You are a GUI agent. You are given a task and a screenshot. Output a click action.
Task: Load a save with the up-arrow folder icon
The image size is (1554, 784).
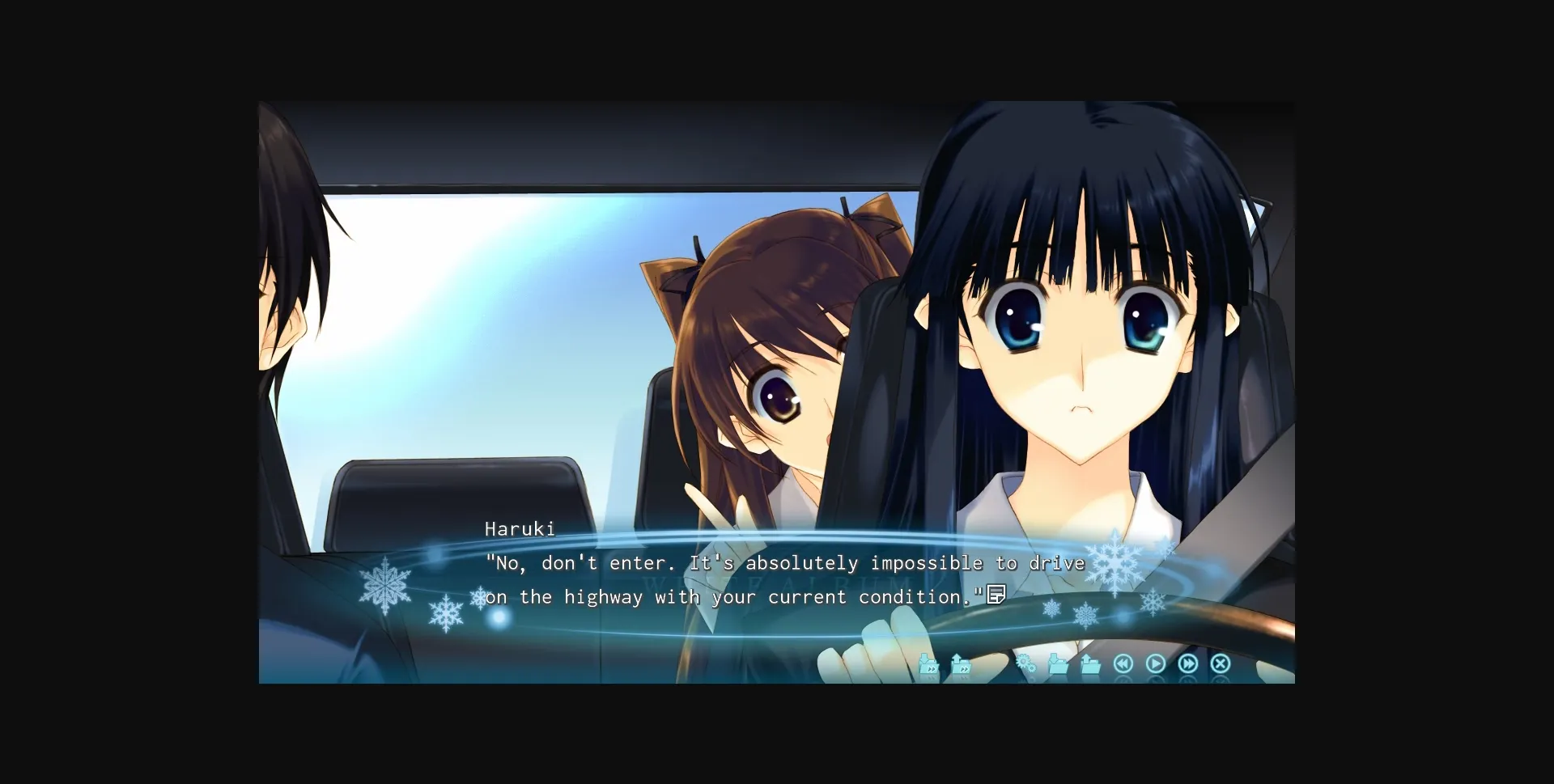click(x=1089, y=665)
